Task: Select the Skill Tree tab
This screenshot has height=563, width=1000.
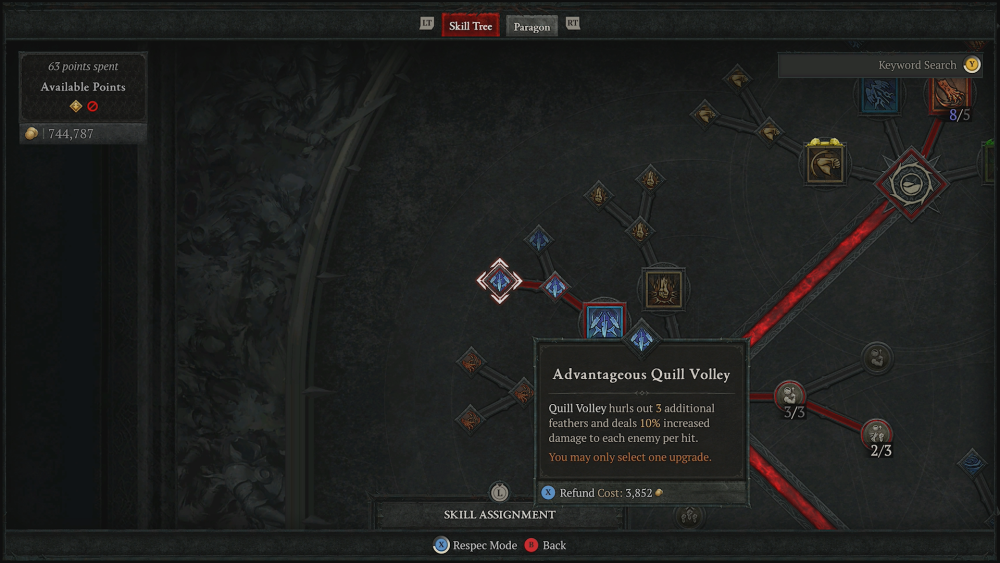Action: (470, 25)
